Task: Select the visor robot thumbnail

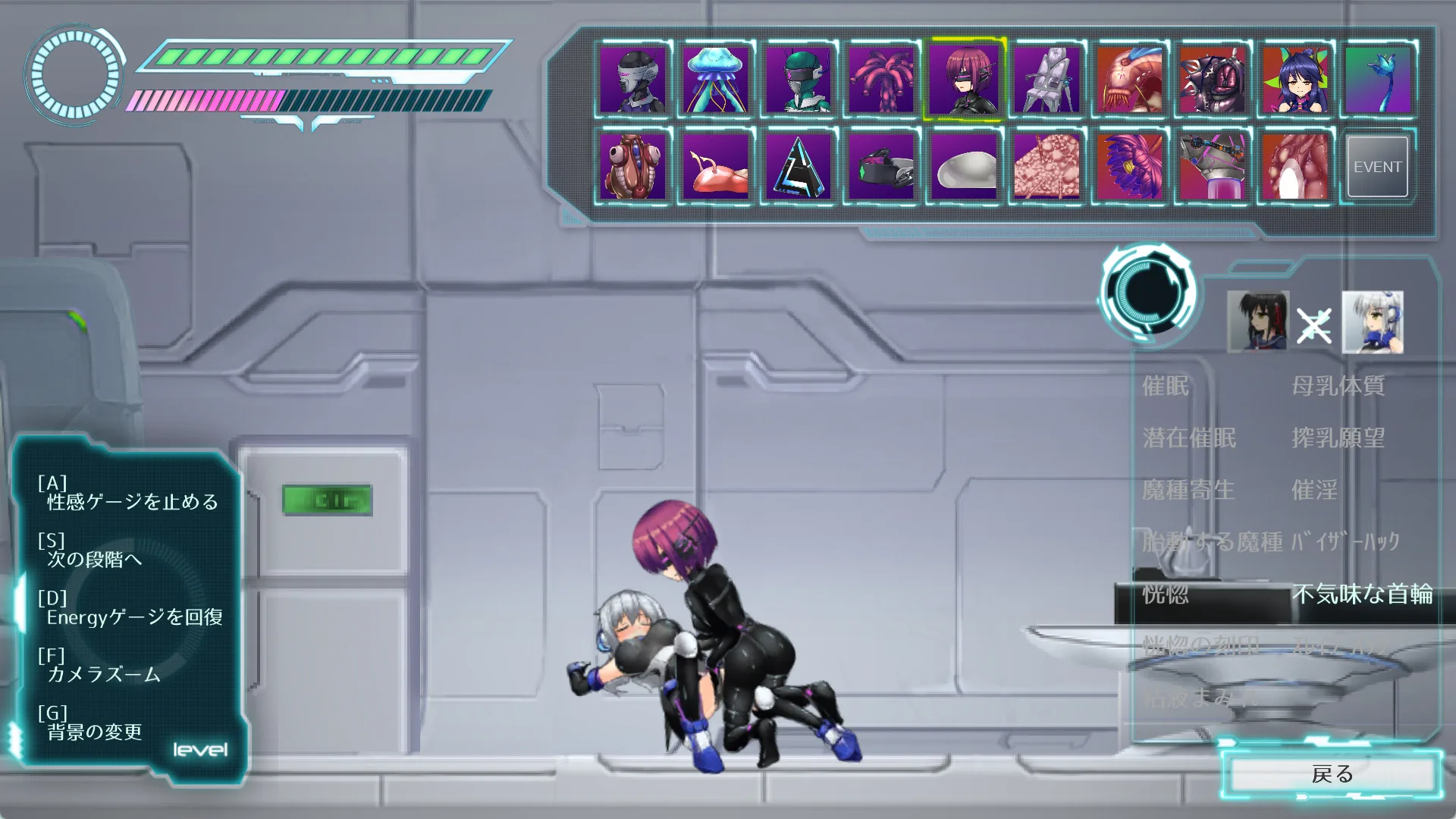Action: 632,80
